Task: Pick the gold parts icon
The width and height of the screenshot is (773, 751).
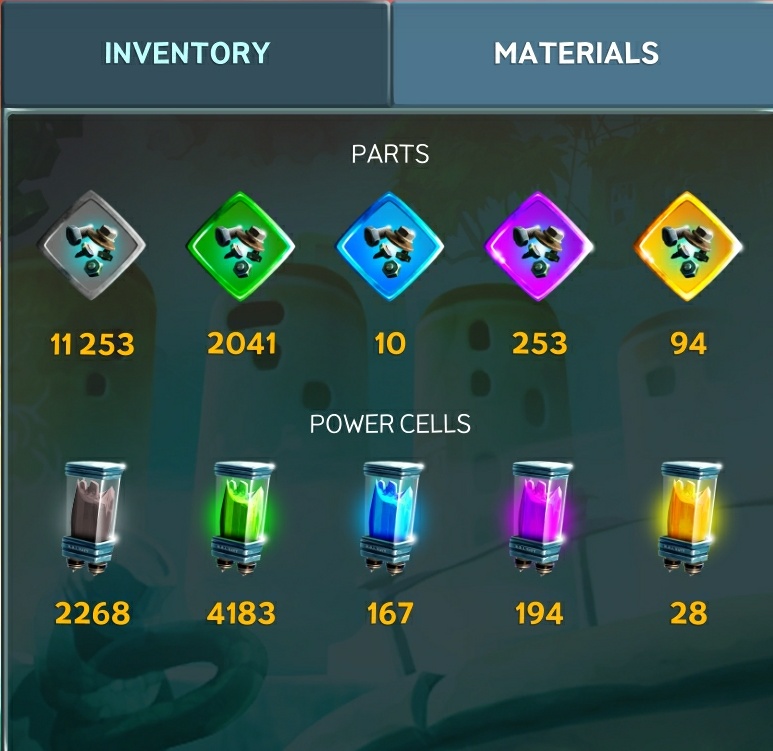Action: (688, 245)
